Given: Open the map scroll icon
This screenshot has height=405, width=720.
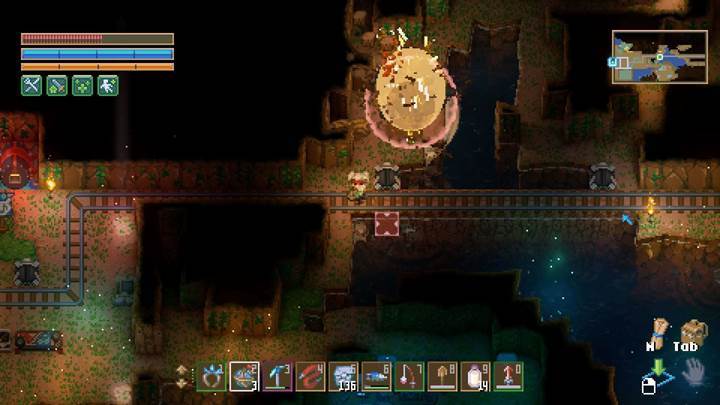Looking at the screenshot, I should (657, 332).
